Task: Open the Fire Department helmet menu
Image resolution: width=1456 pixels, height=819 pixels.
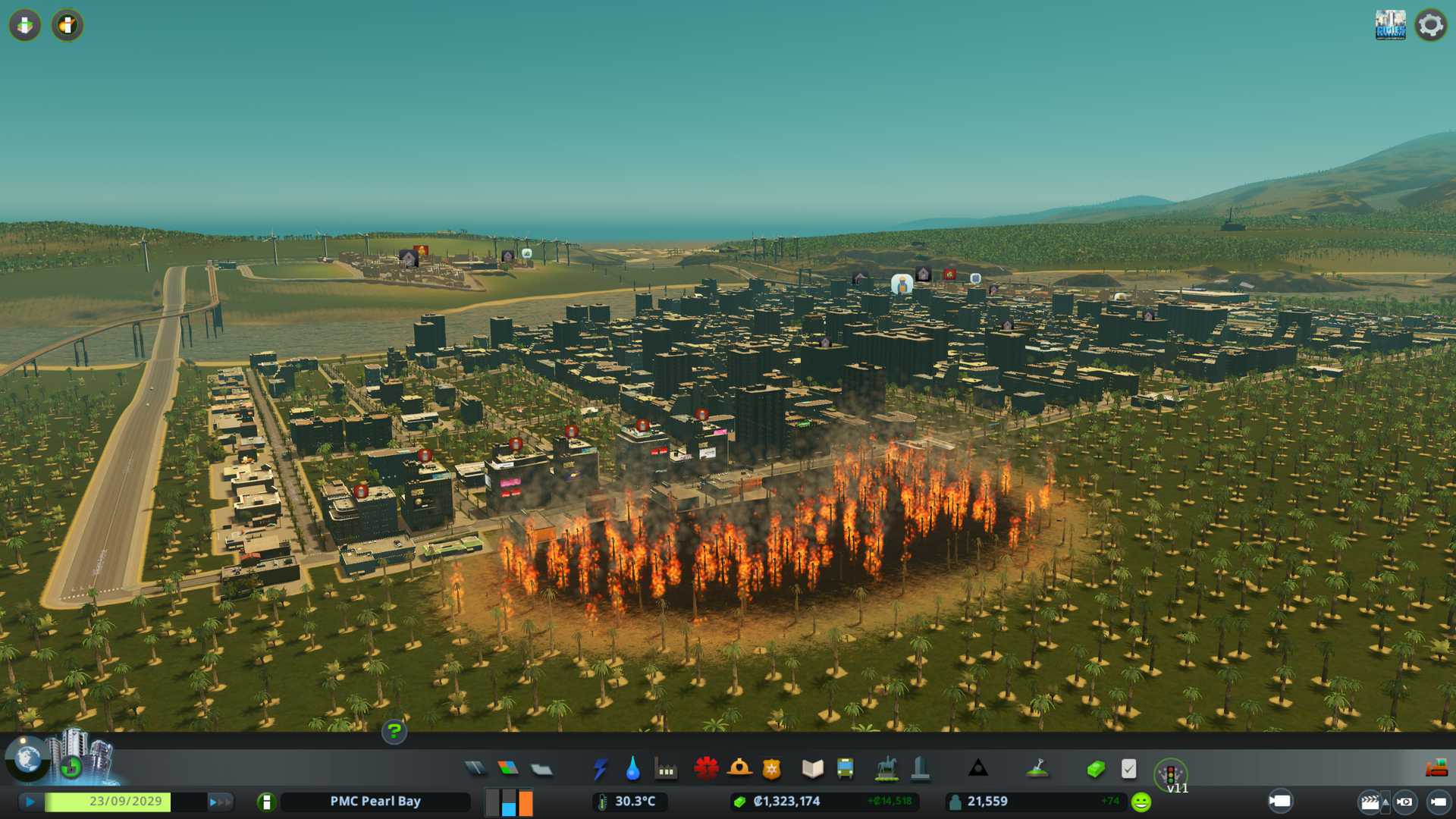Action: tap(739, 769)
